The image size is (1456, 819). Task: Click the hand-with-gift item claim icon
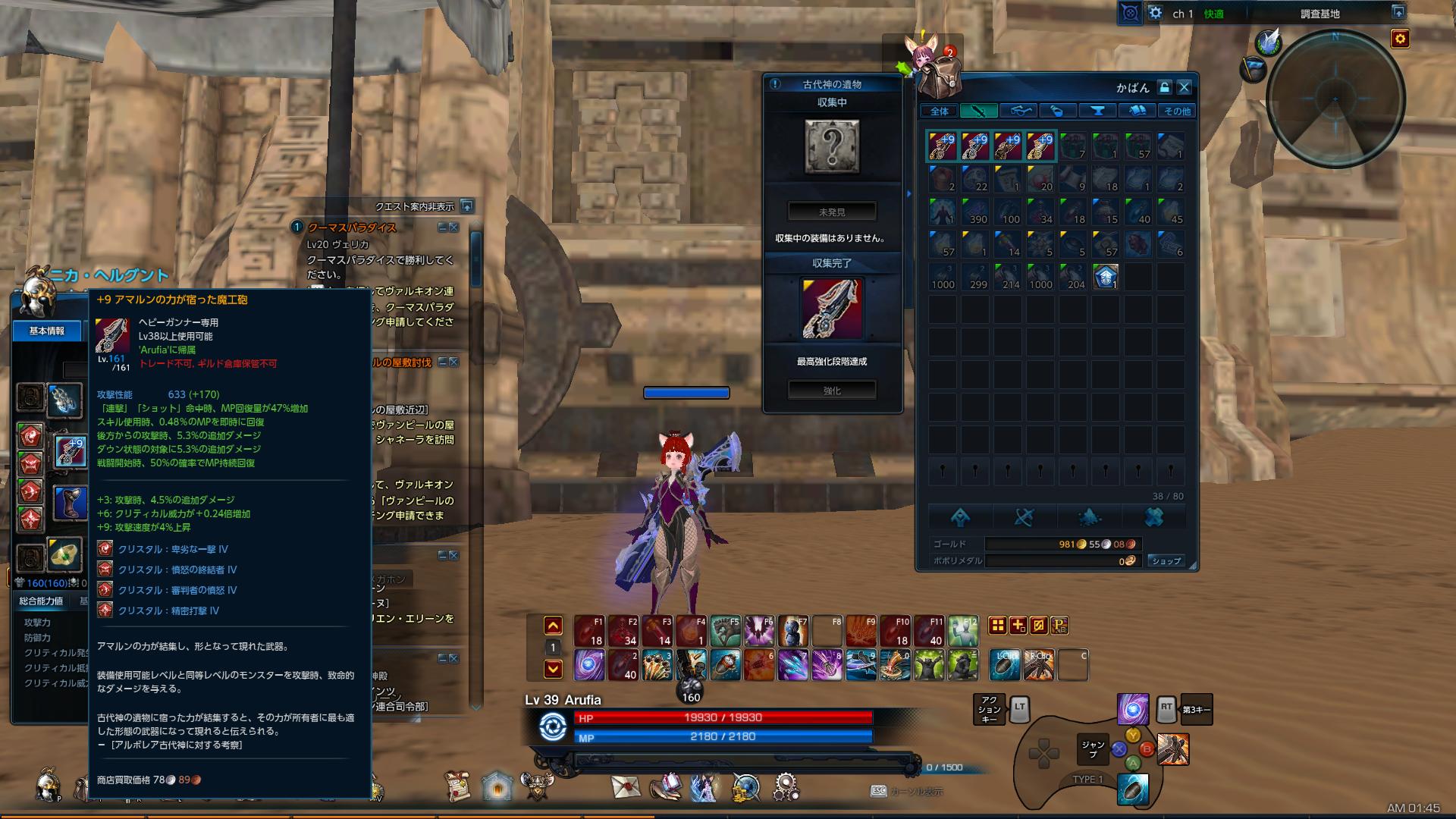coord(666,786)
